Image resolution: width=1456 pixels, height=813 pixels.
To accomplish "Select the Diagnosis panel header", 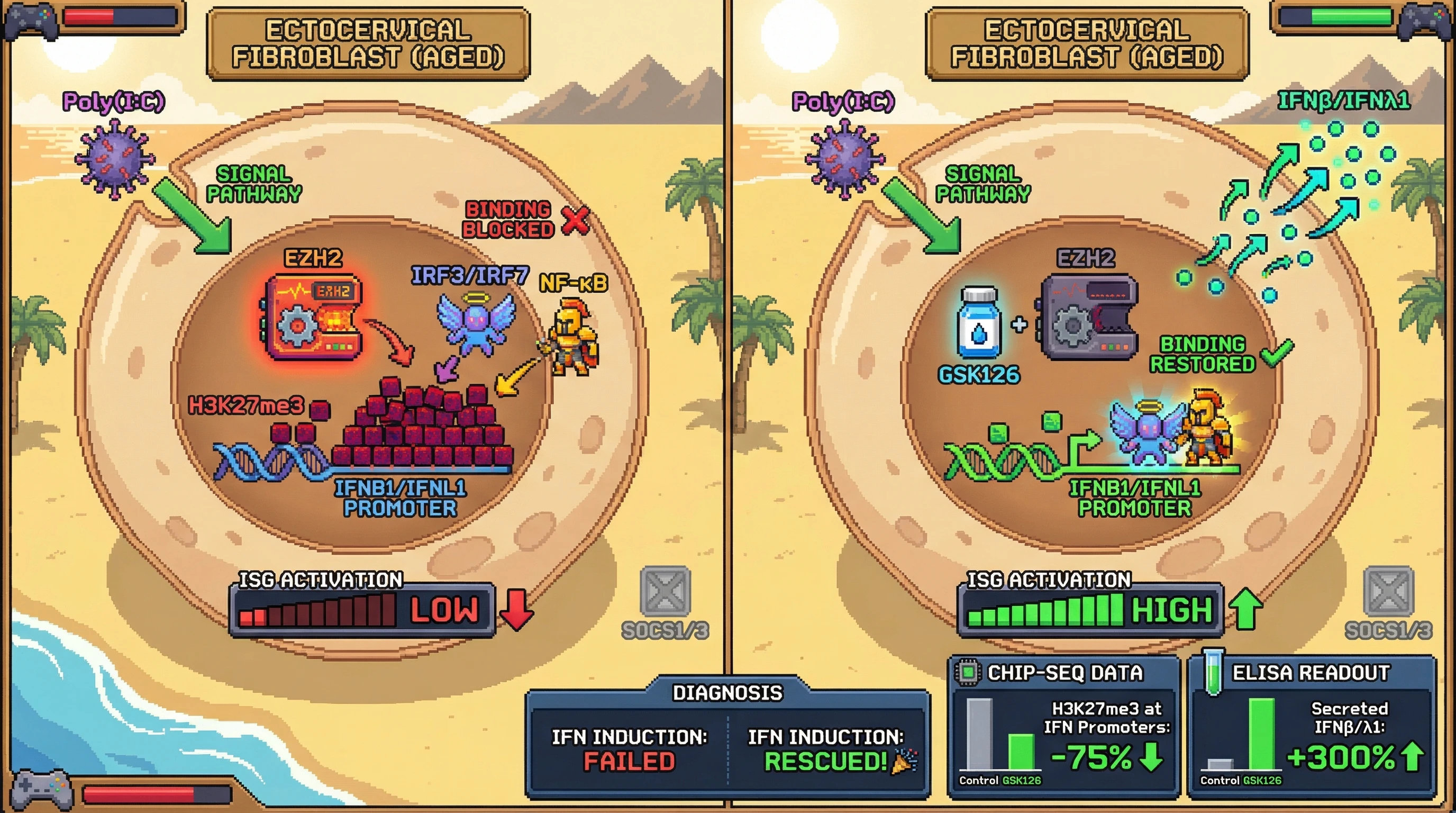I will tap(727, 692).
